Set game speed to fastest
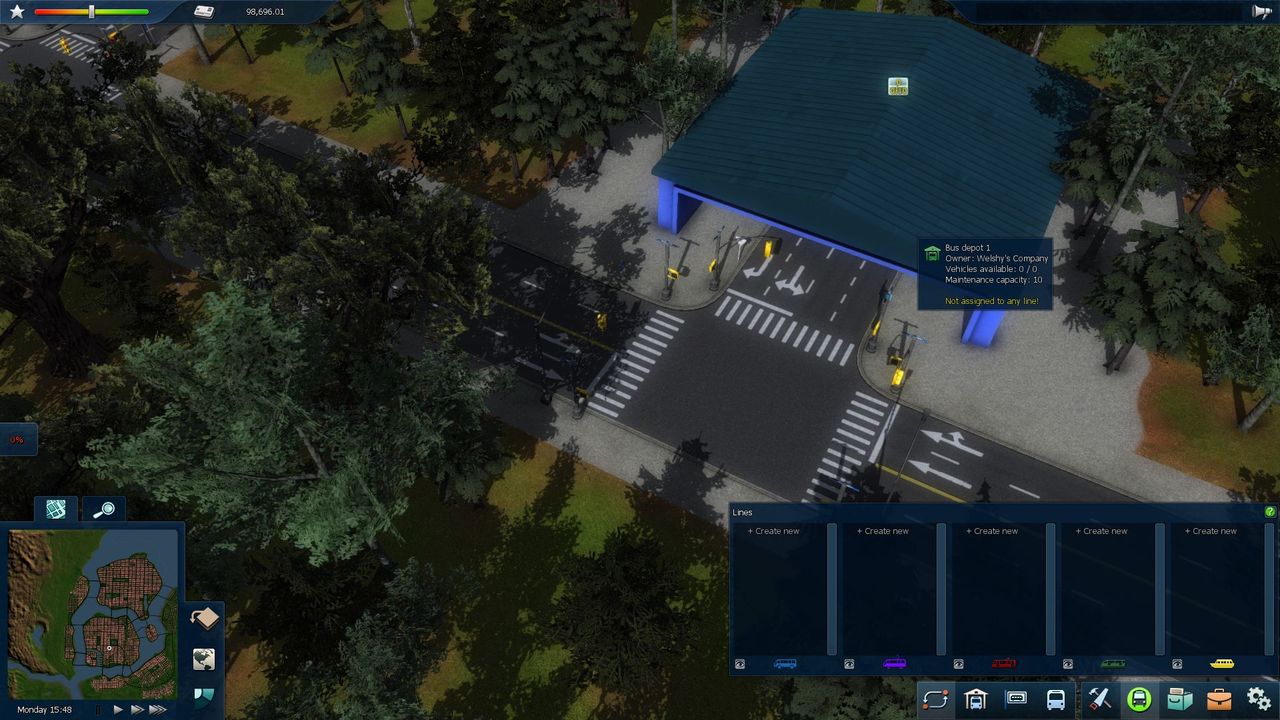This screenshot has height=720, width=1280. (x=158, y=709)
